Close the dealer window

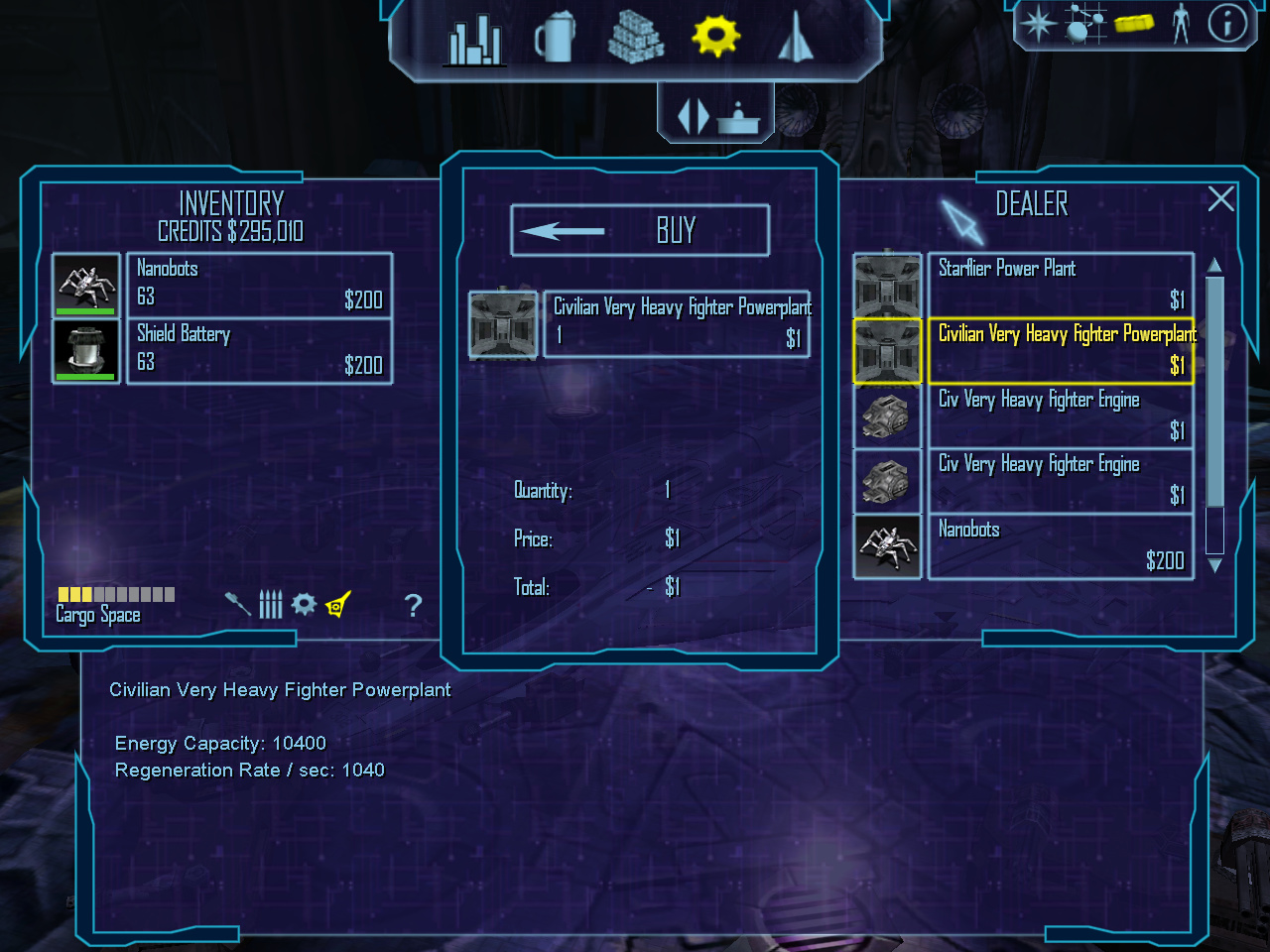click(x=1220, y=199)
